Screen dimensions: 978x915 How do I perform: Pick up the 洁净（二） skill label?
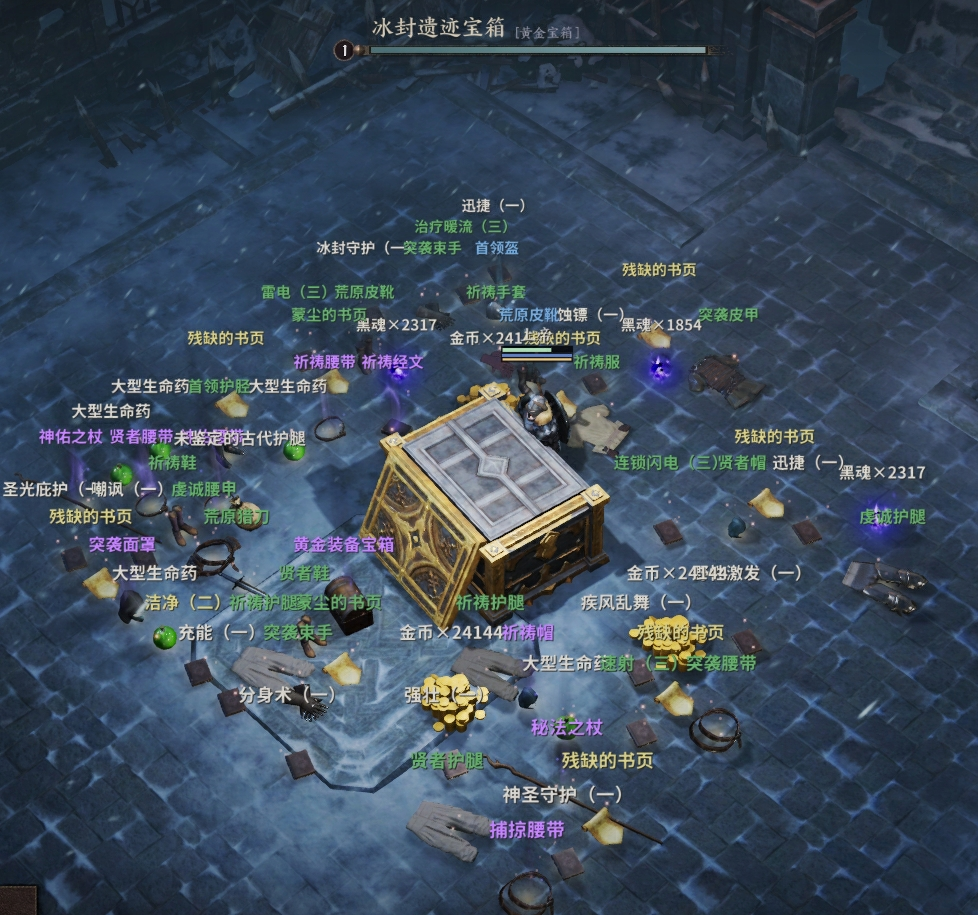click(183, 603)
